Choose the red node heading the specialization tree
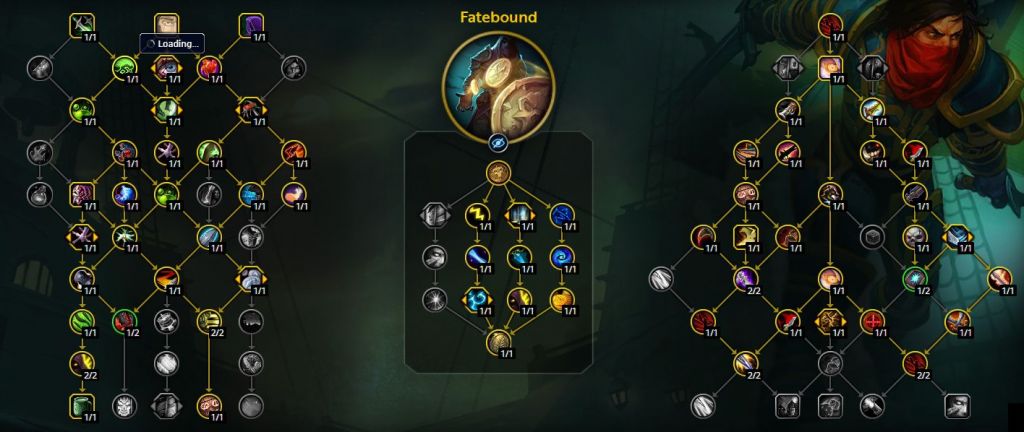1024x432 pixels. click(829, 24)
